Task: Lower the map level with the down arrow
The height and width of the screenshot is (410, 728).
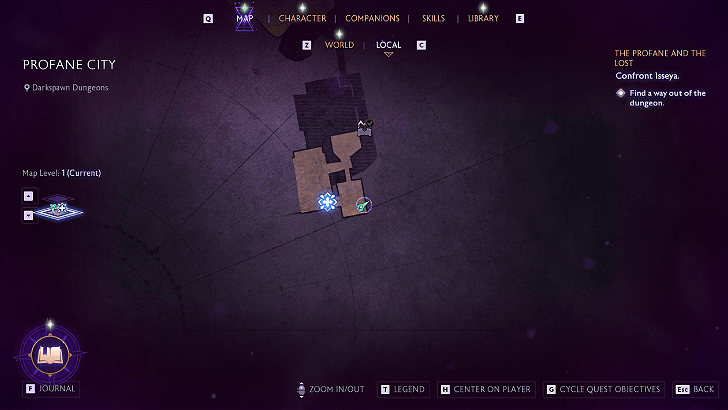Action: (28, 214)
